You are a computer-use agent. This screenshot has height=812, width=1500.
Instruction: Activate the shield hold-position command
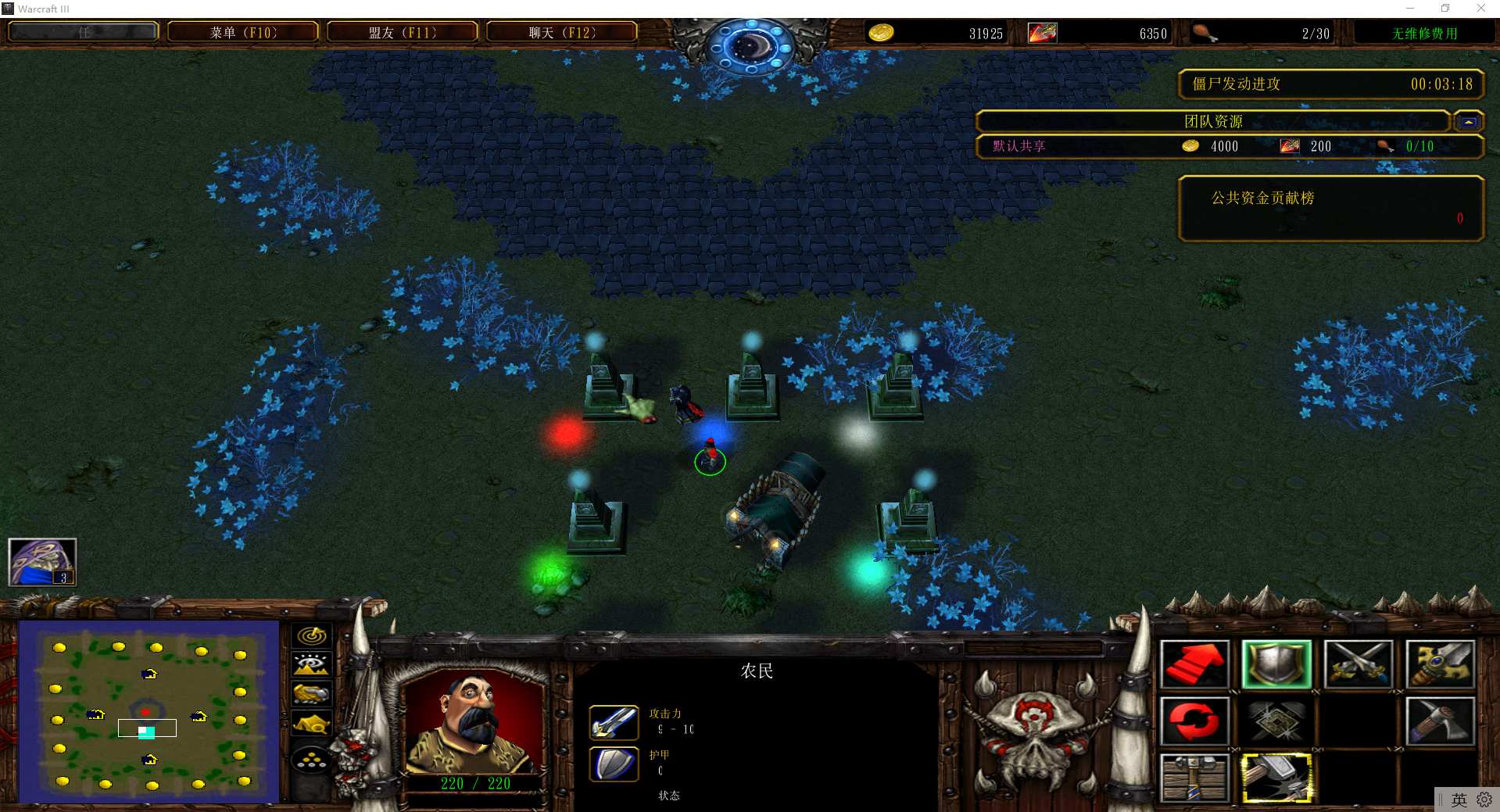click(1276, 664)
